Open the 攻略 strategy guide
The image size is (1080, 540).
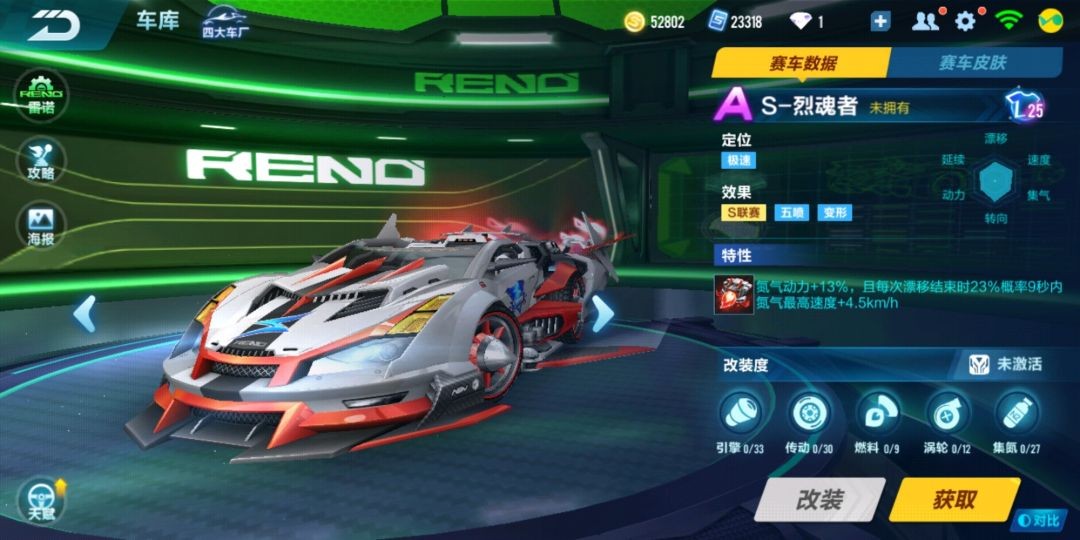point(41,160)
